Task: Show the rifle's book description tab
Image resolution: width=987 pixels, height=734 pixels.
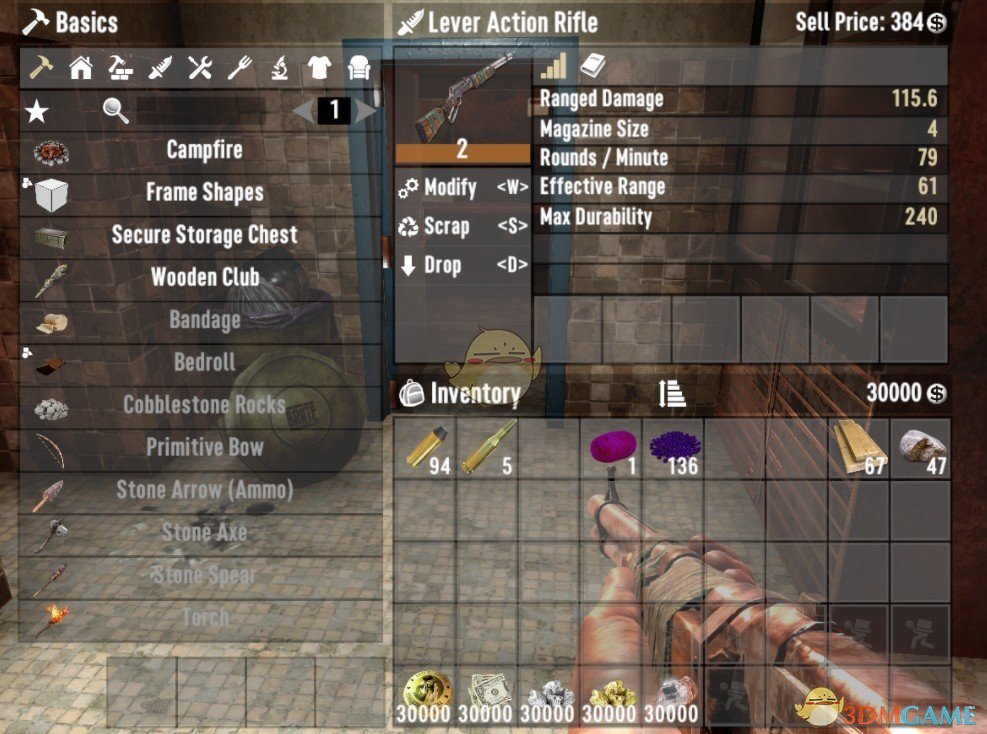Action: click(x=592, y=67)
